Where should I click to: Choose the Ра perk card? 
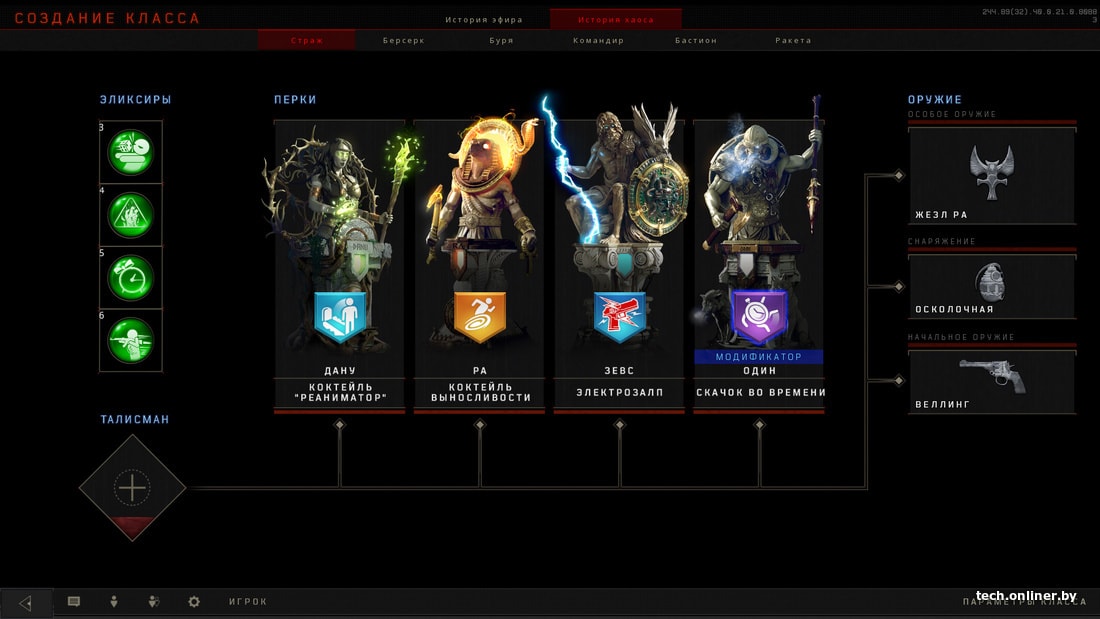pos(480,265)
